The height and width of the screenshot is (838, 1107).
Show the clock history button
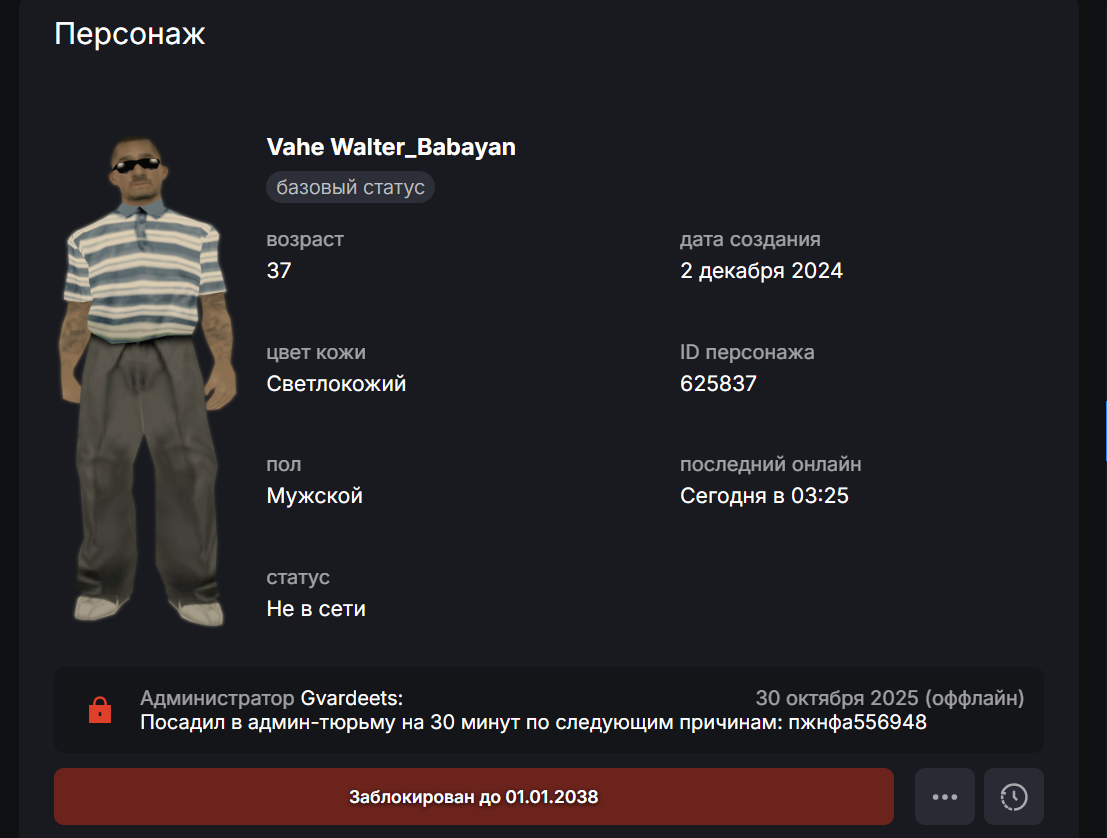1013,797
